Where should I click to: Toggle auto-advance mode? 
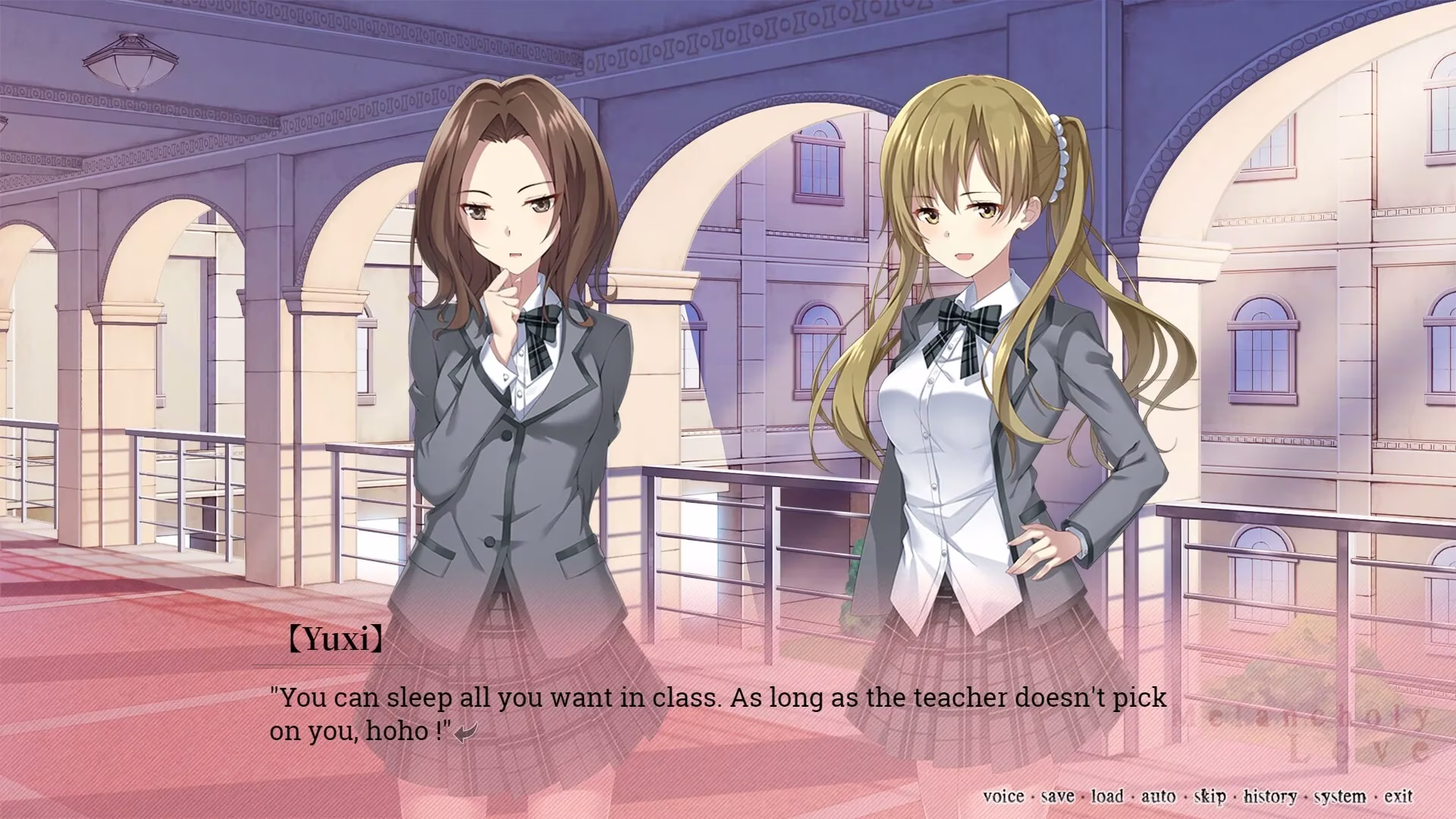(x=1158, y=796)
